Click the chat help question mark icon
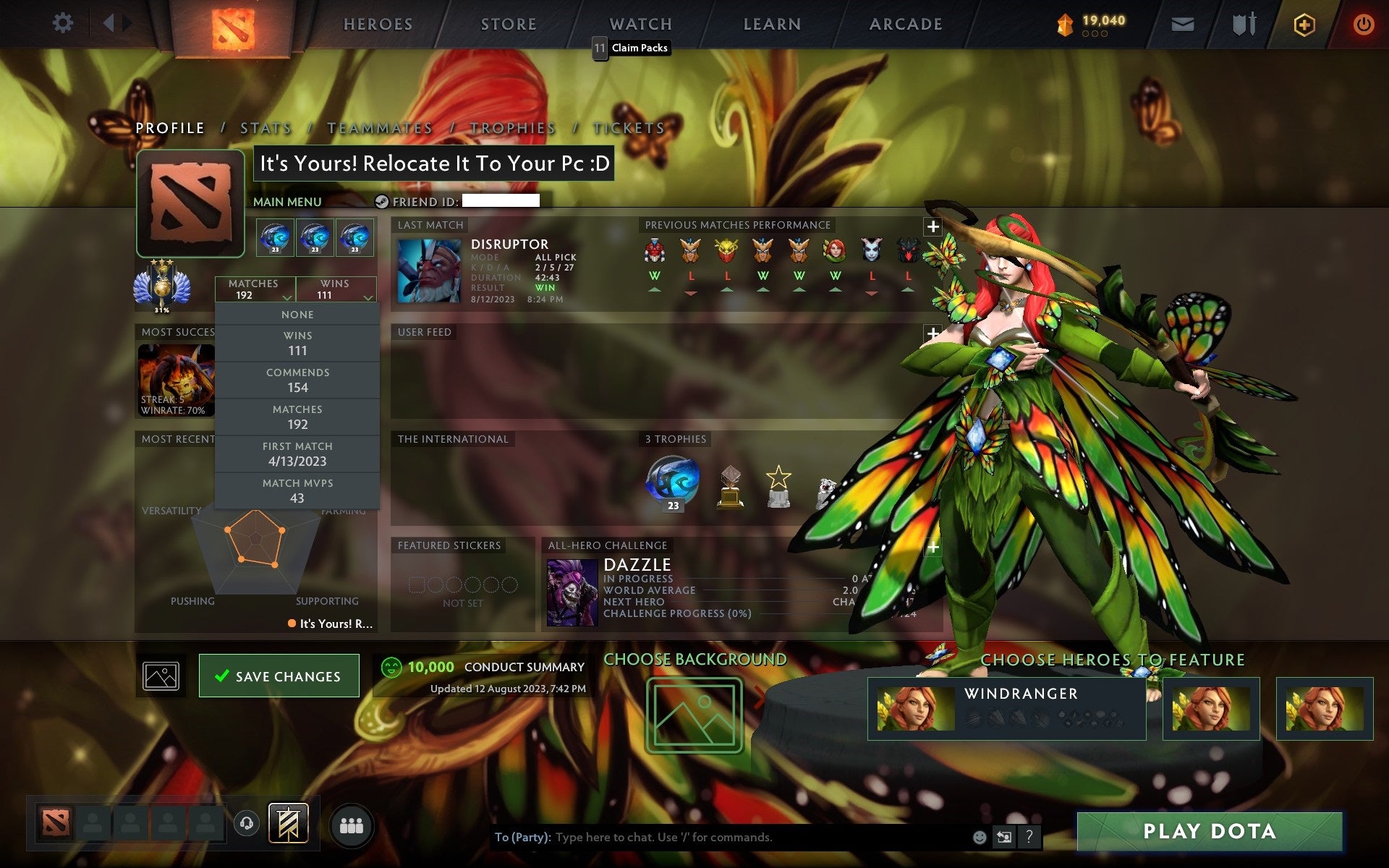Image resolution: width=1389 pixels, height=868 pixels. (x=1029, y=838)
